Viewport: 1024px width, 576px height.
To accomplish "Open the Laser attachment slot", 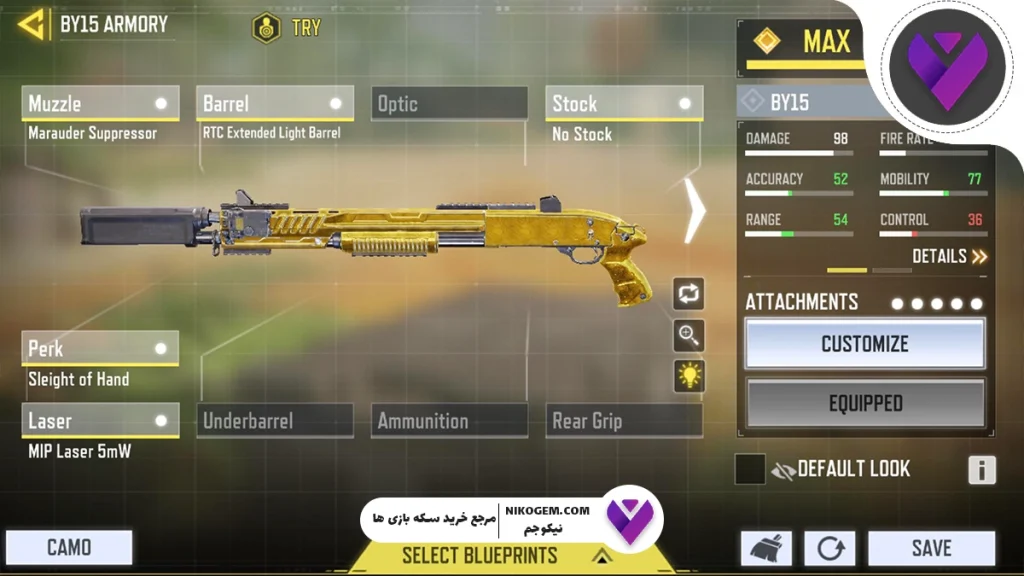I will (x=100, y=420).
